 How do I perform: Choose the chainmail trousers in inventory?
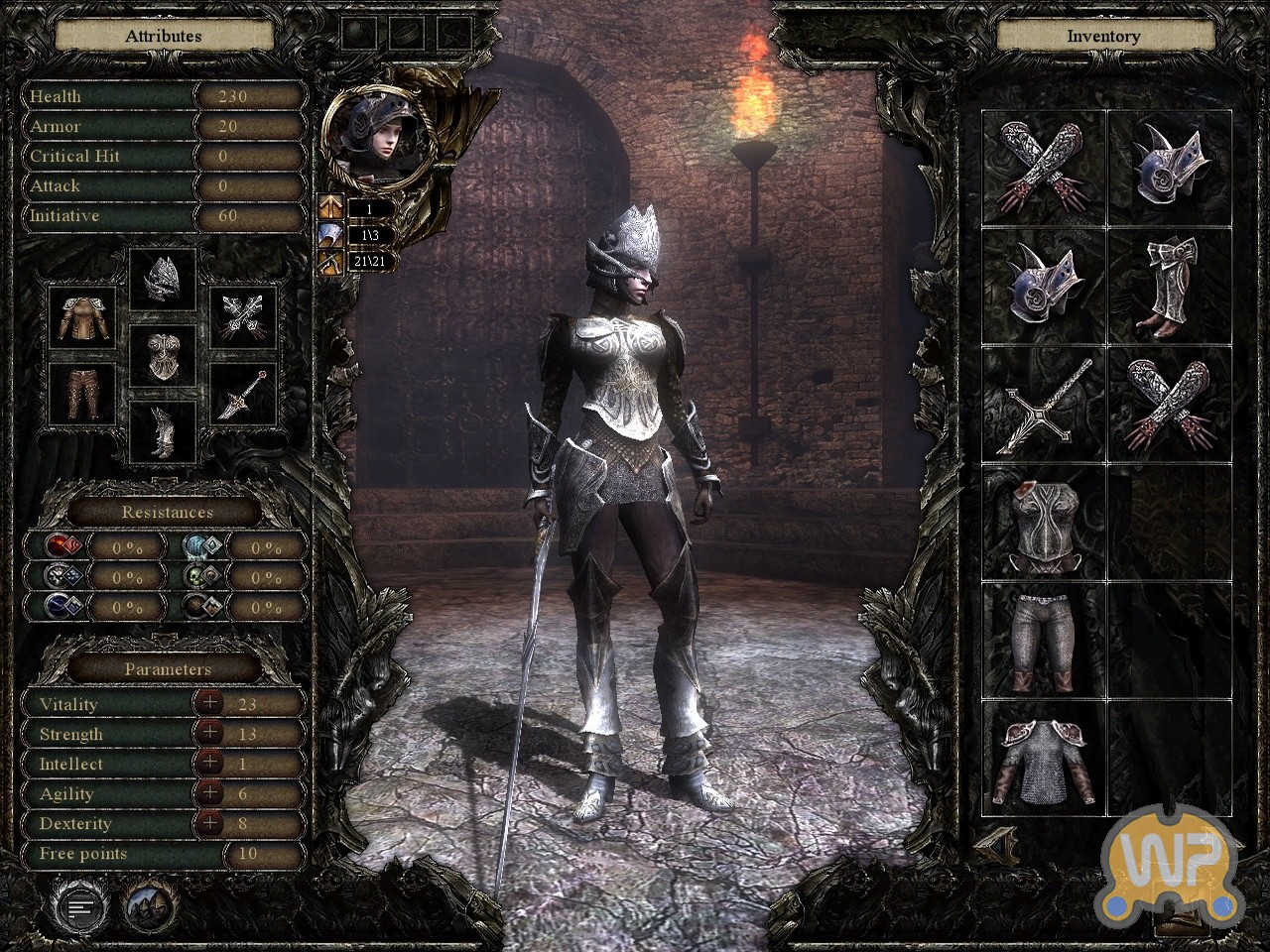[x=1044, y=640]
